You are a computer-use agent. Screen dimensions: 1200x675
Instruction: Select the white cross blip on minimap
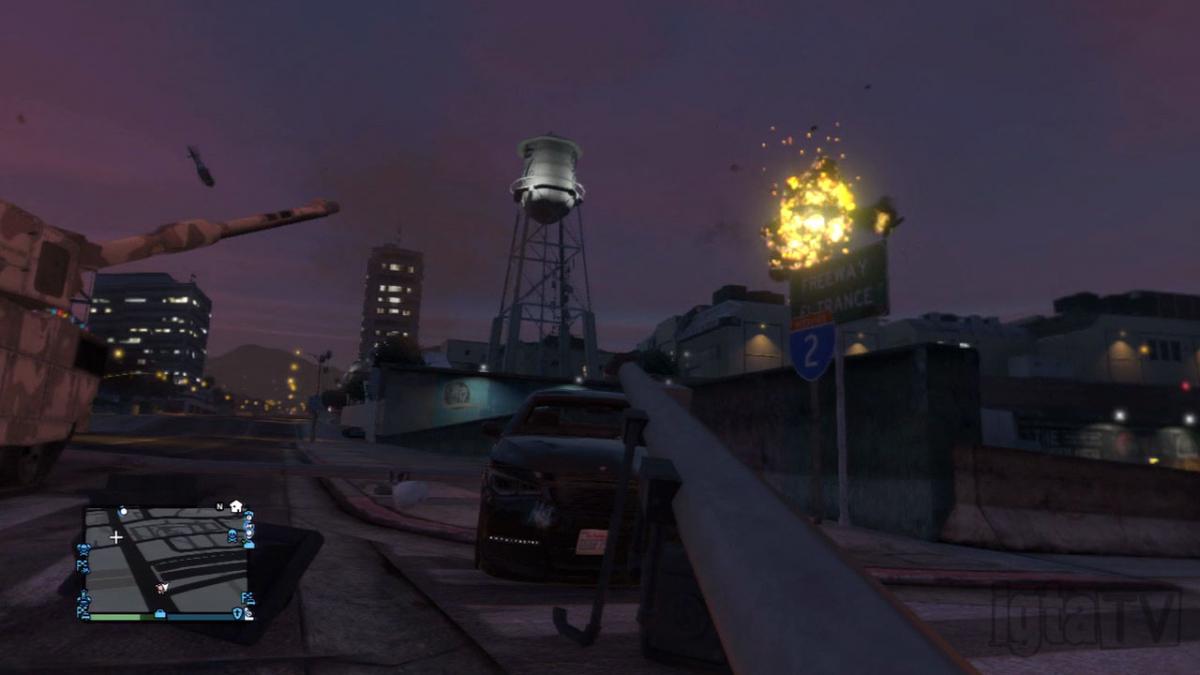coord(116,537)
